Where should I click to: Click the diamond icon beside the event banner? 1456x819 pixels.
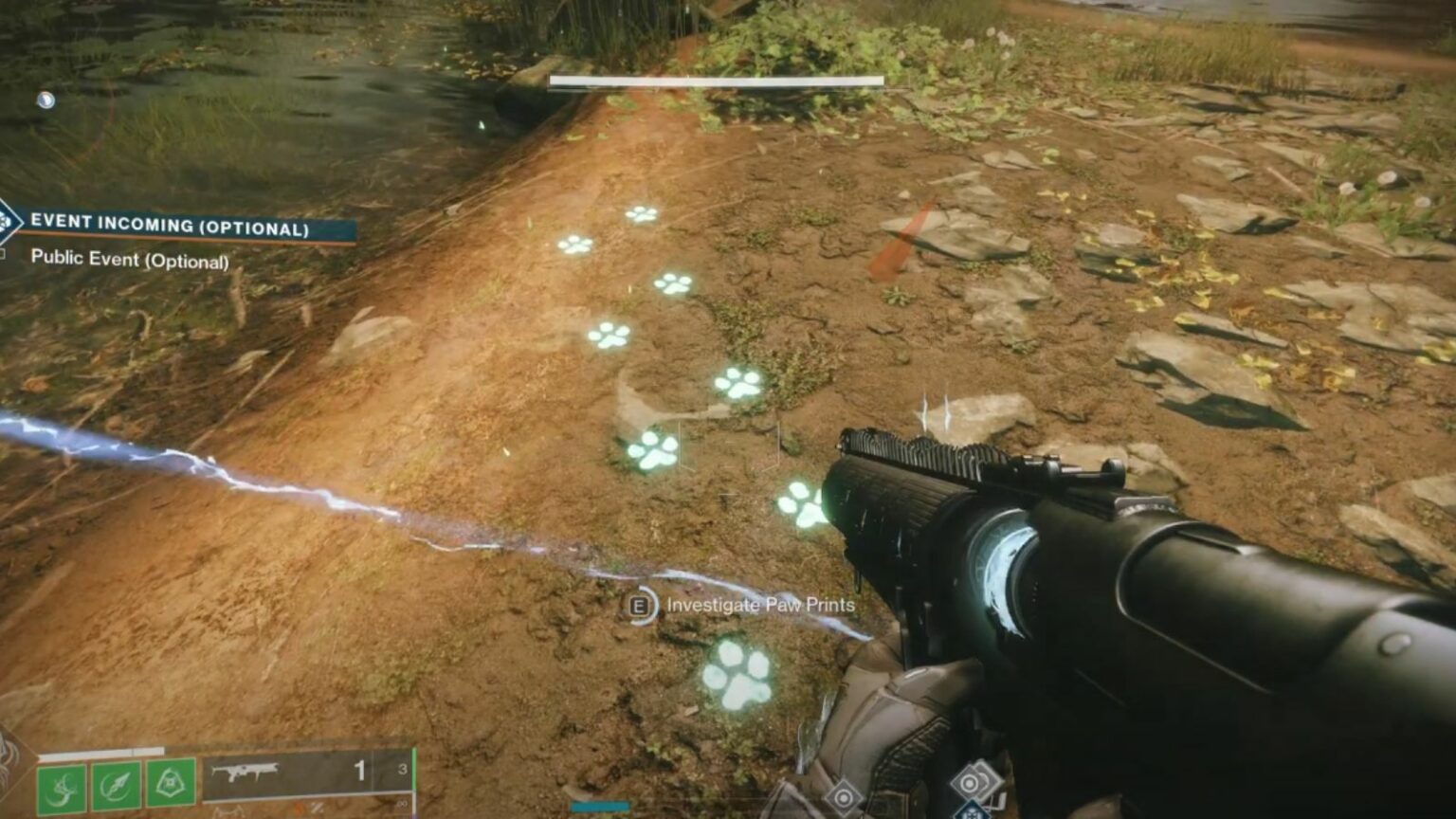[x=9, y=221]
